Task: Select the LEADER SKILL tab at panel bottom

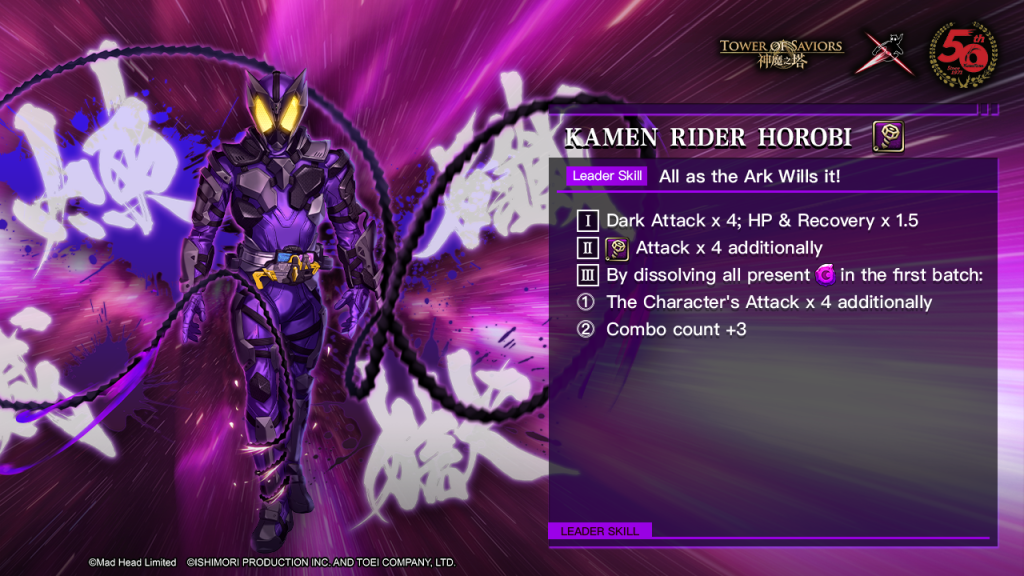Action: tap(600, 530)
